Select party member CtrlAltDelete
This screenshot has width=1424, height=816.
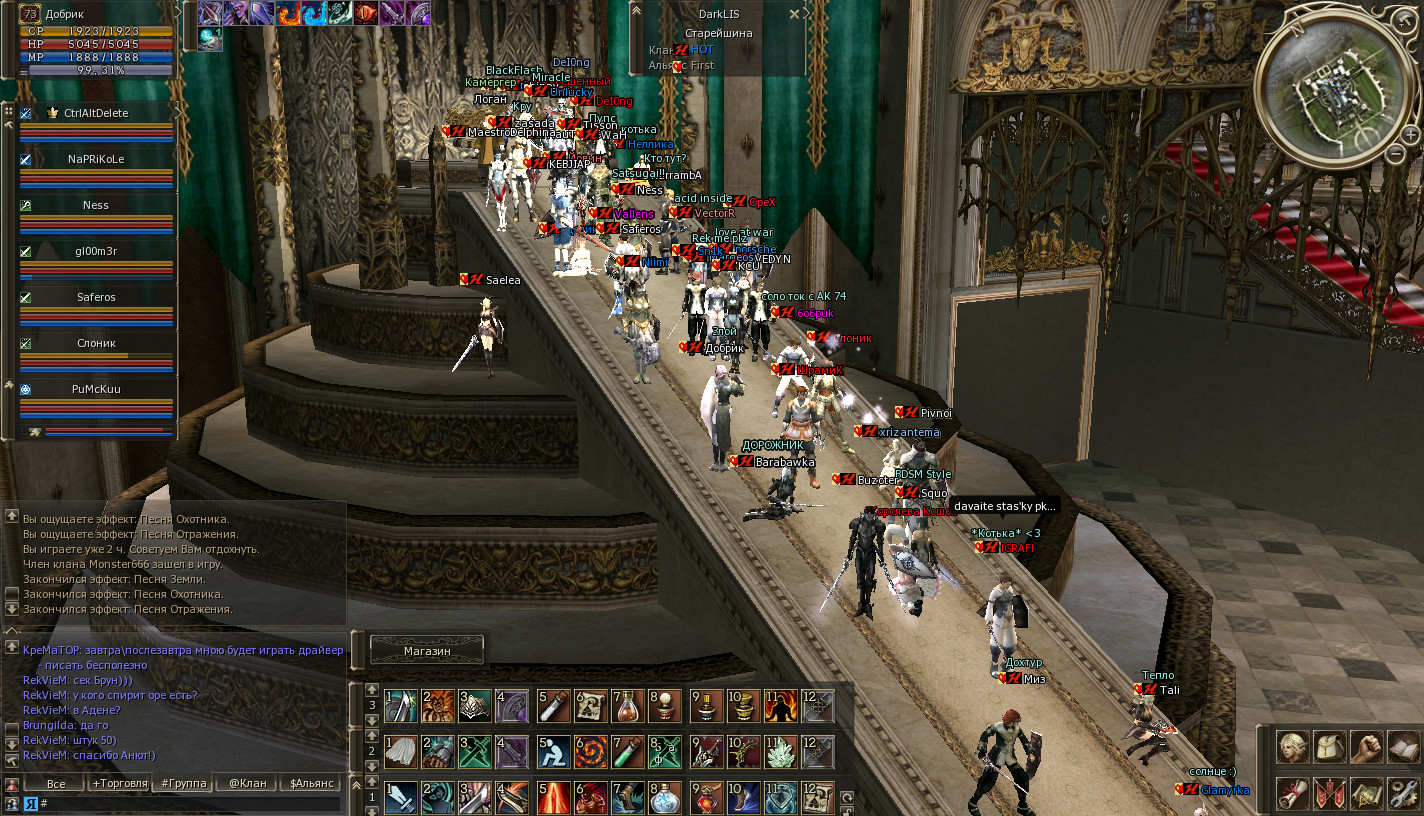[x=96, y=113]
